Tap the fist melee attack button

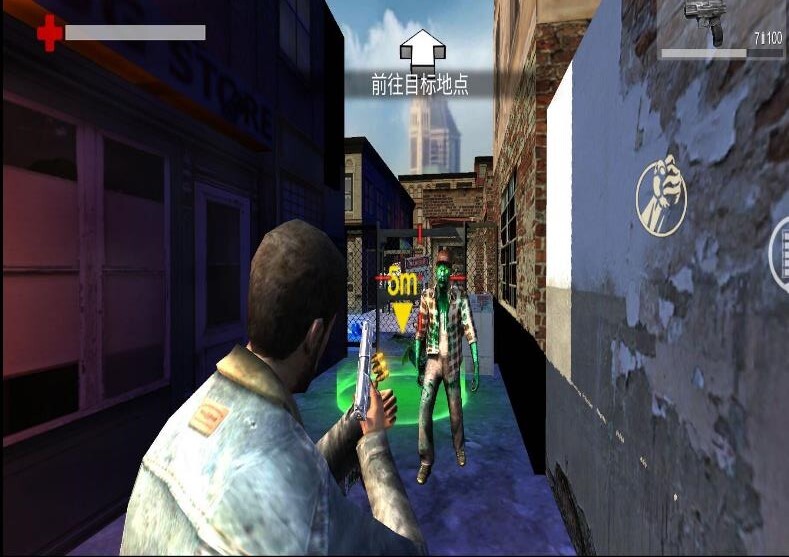(662, 196)
